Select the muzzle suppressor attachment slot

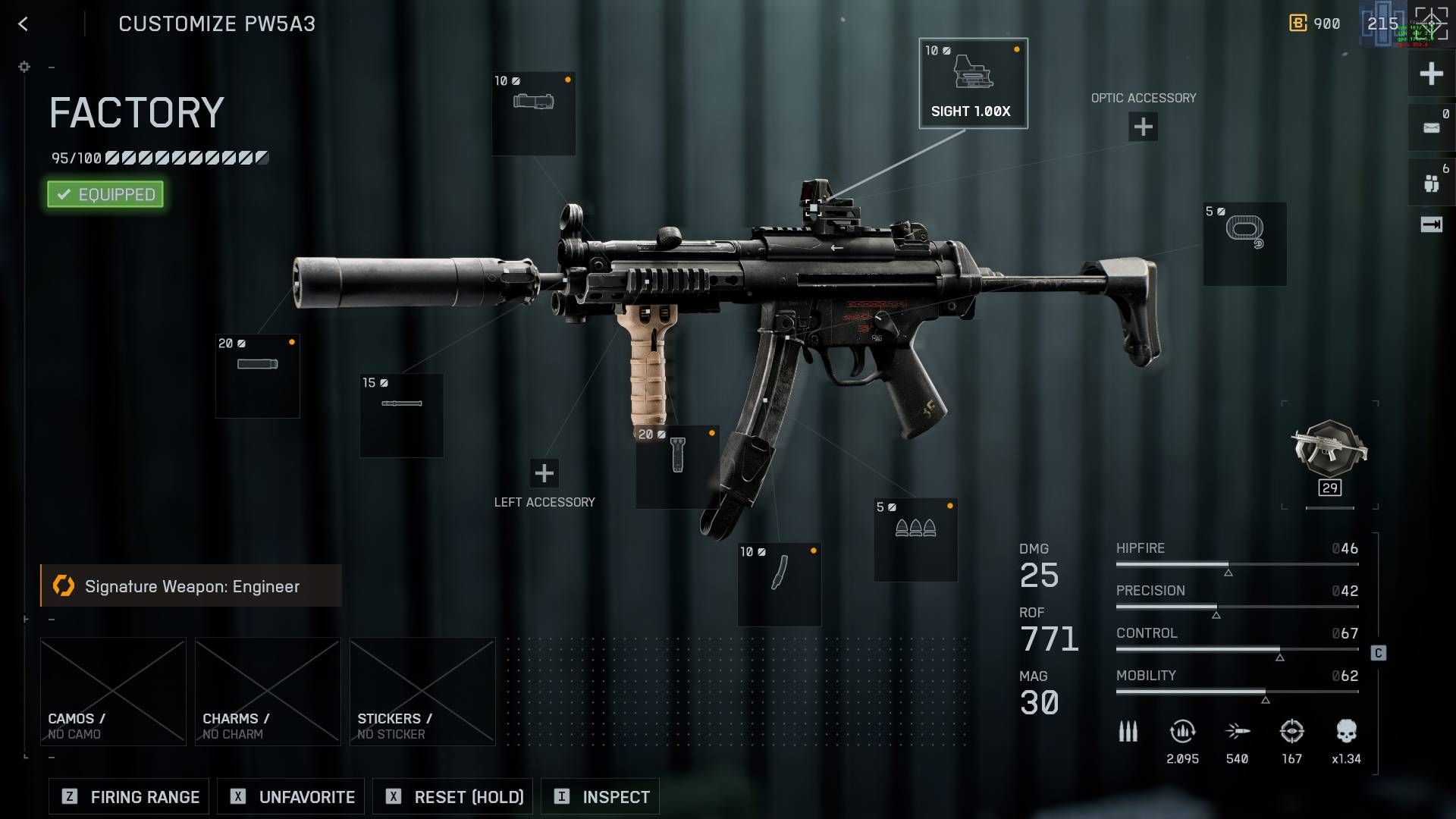258,375
